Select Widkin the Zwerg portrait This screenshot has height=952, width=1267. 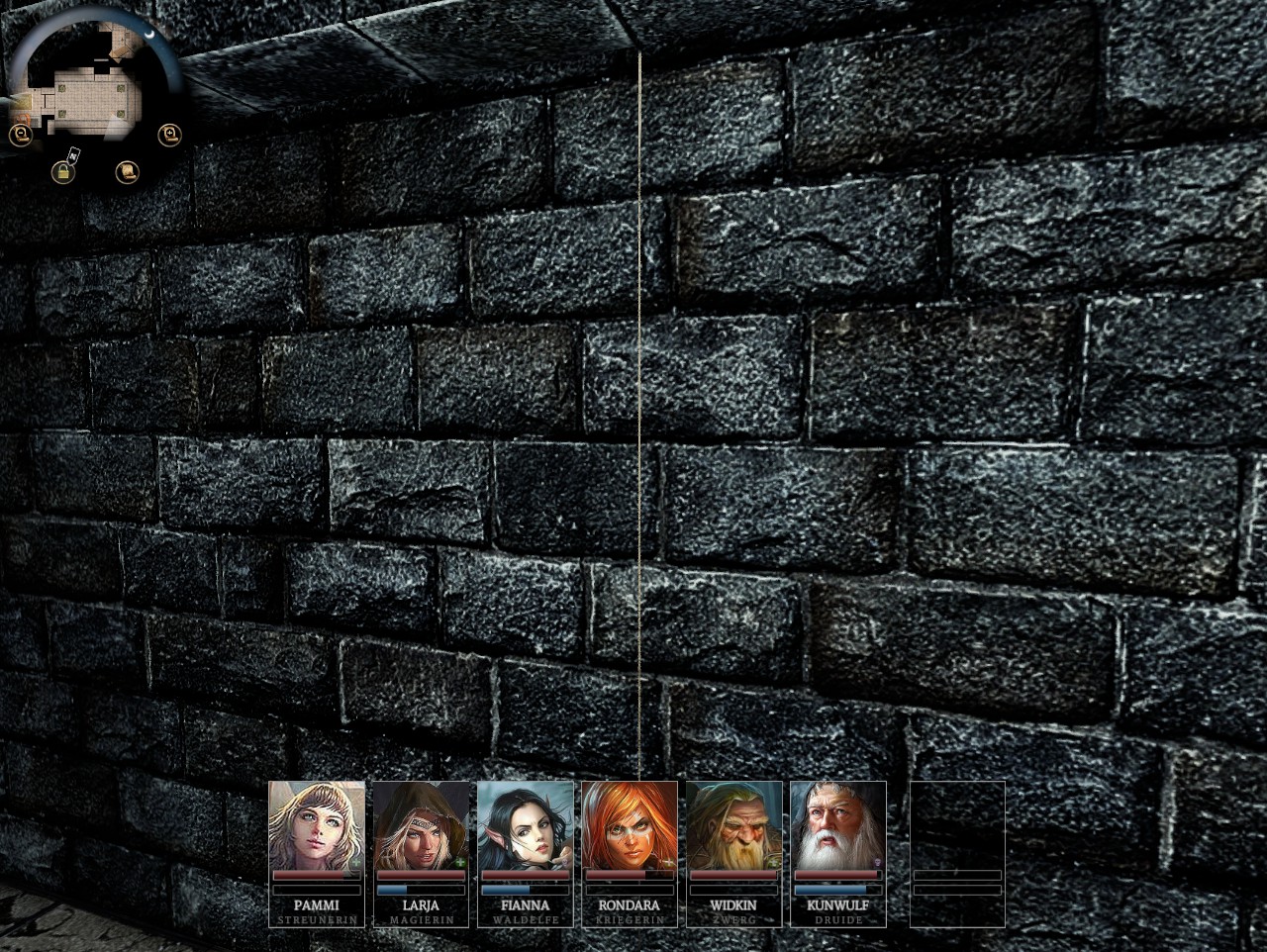click(x=733, y=825)
